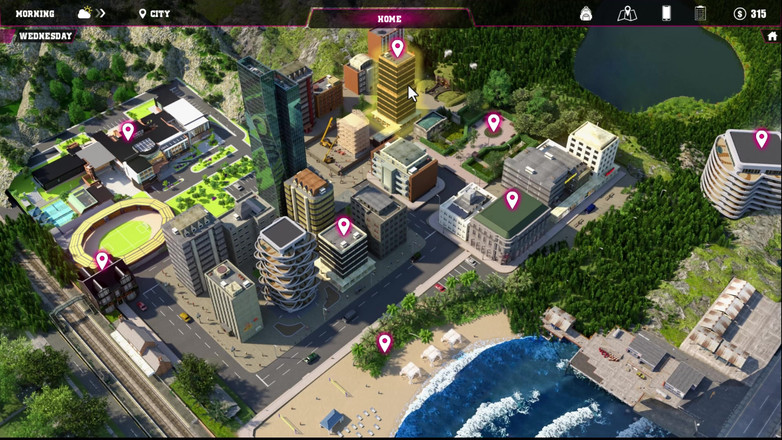Select the pin on the black striped building
Screen dimensions: 782x440
(x=343, y=226)
